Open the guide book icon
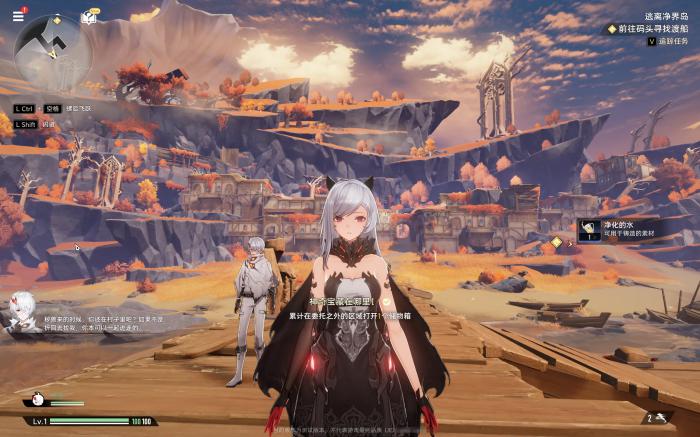The width and height of the screenshot is (700, 437). pyautogui.click(x=89, y=17)
